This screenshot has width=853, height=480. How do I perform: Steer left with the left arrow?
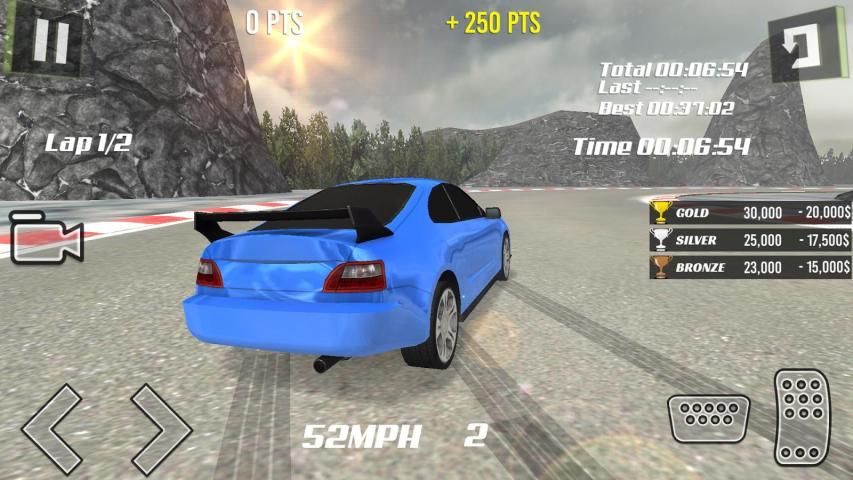pyautogui.click(x=50, y=428)
